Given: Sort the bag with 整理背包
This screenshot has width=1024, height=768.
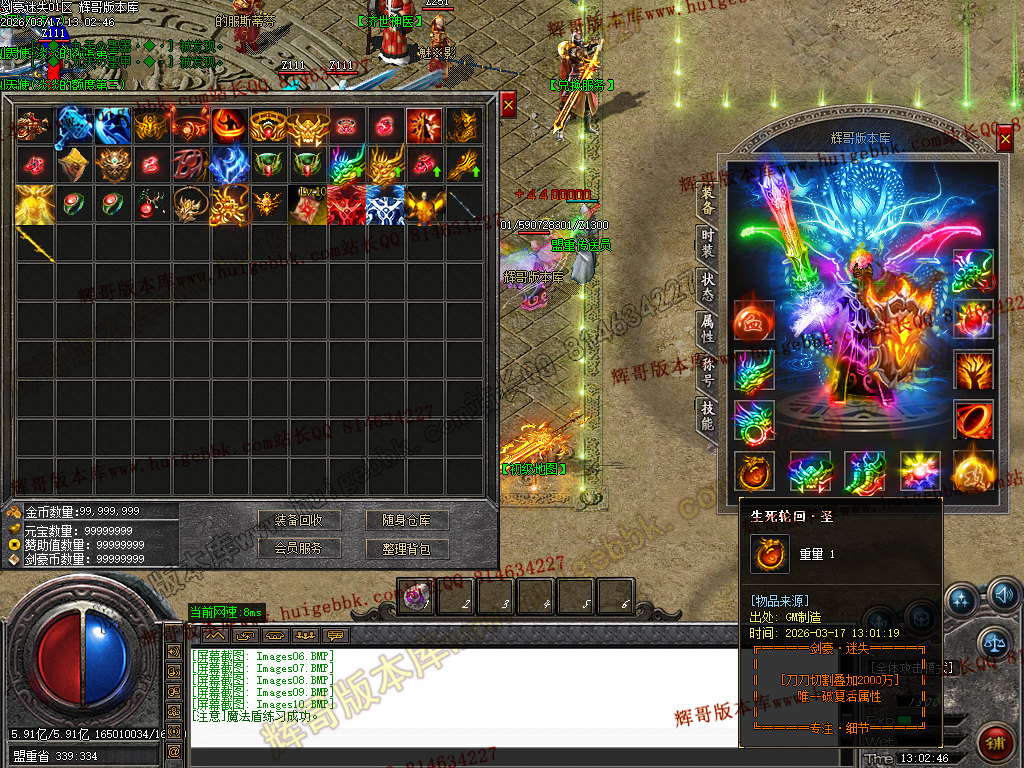Looking at the screenshot, I should (406, 548).
